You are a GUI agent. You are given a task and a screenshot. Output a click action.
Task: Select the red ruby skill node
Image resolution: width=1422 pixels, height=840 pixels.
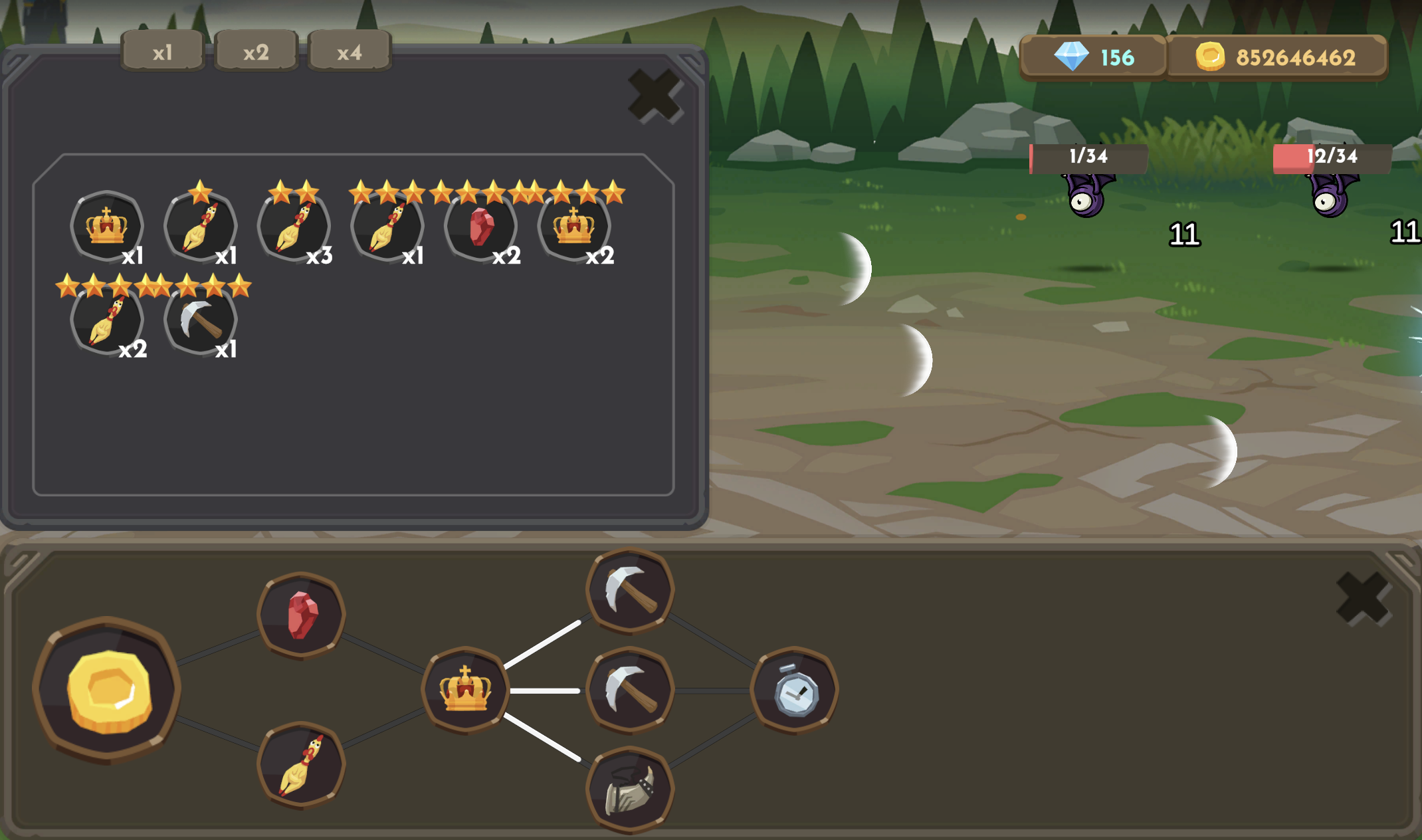pos(301,615)
